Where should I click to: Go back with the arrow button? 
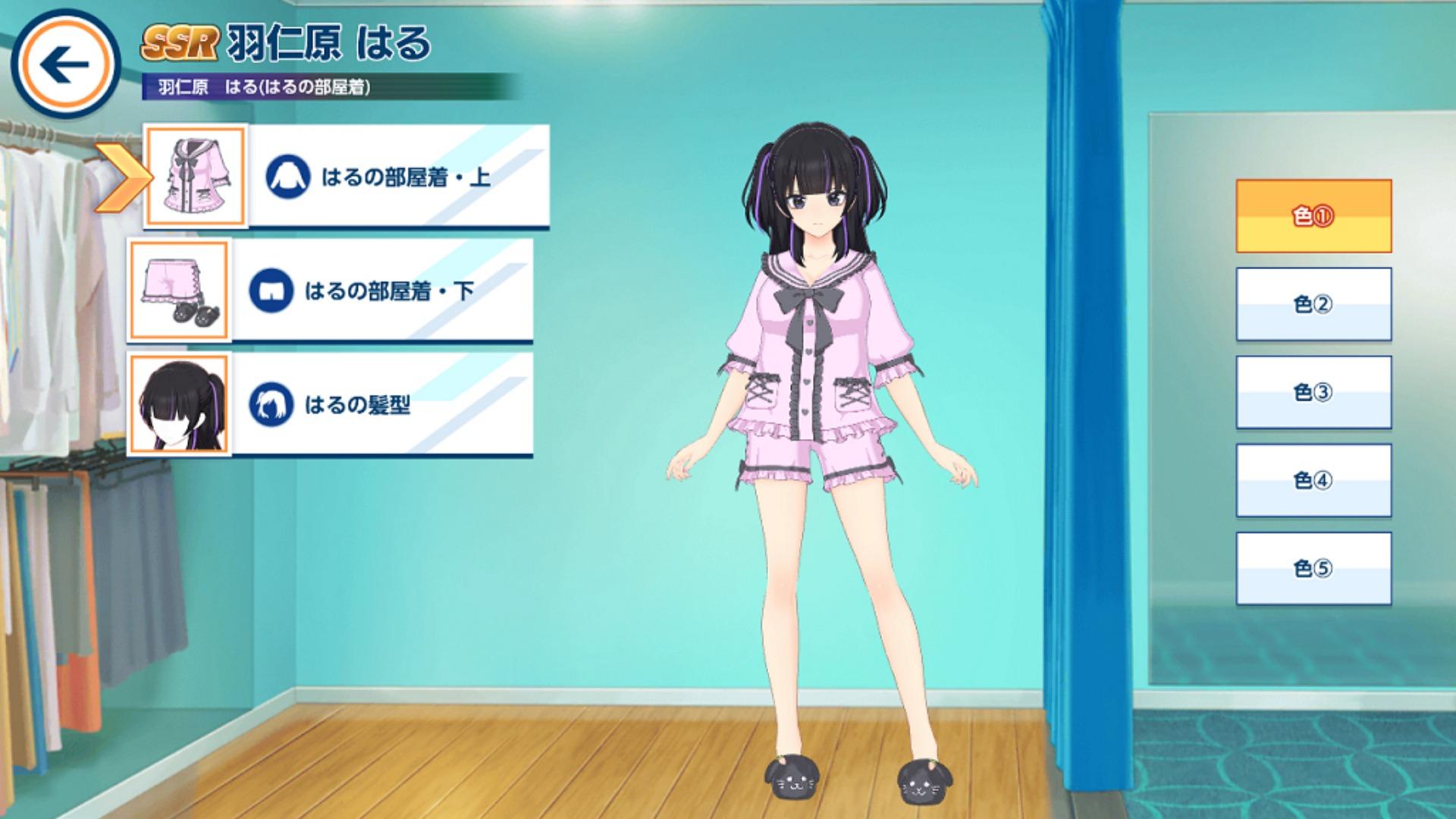point(65,64)
